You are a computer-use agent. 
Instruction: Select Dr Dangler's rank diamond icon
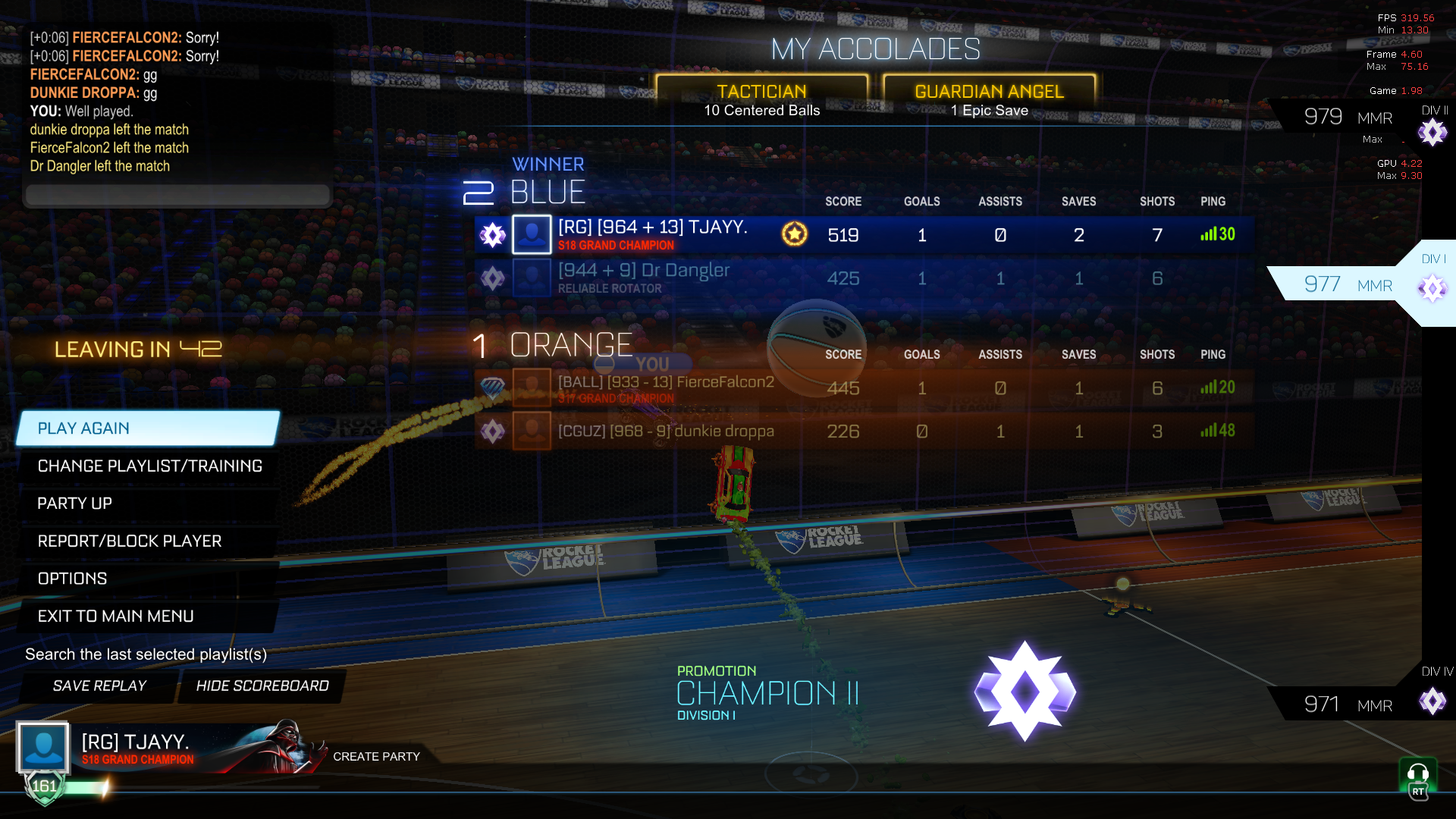point(492,278)
